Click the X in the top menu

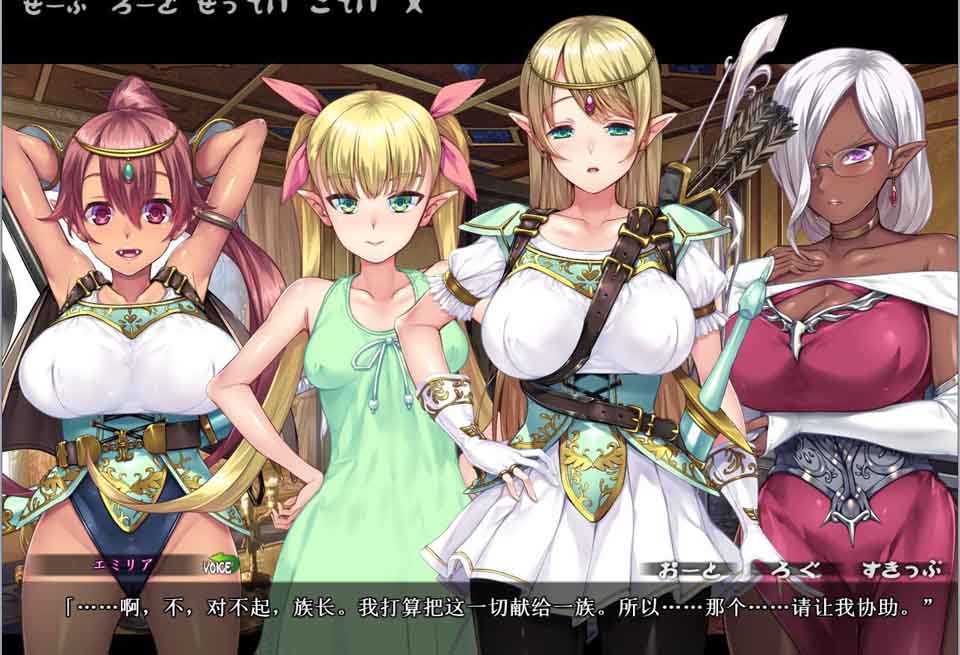[x=411, y=4]
